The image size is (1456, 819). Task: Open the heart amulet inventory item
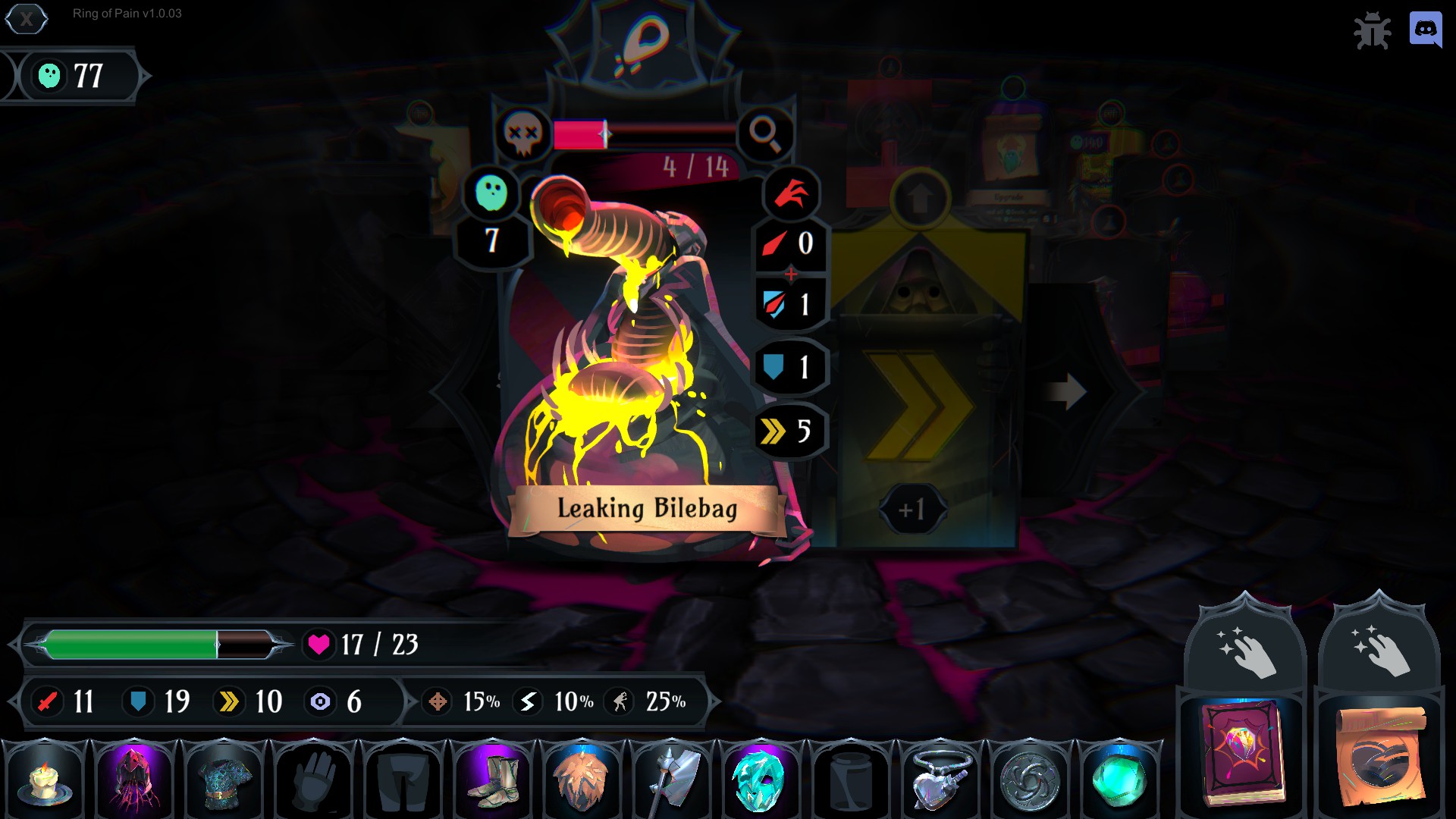[940, 779]
